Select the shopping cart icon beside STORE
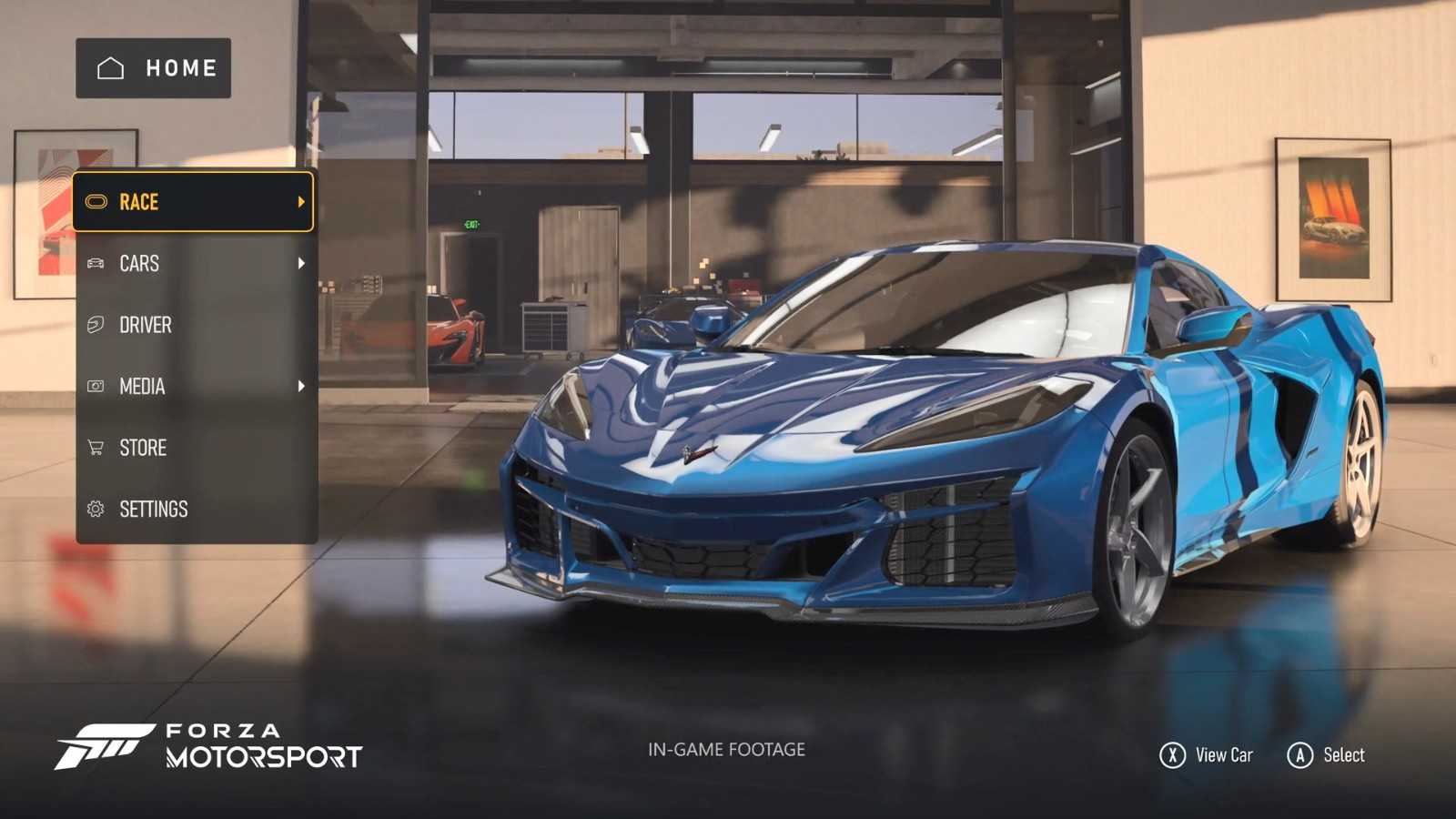This screenshot has height=819, width=1456. [95, 448]
